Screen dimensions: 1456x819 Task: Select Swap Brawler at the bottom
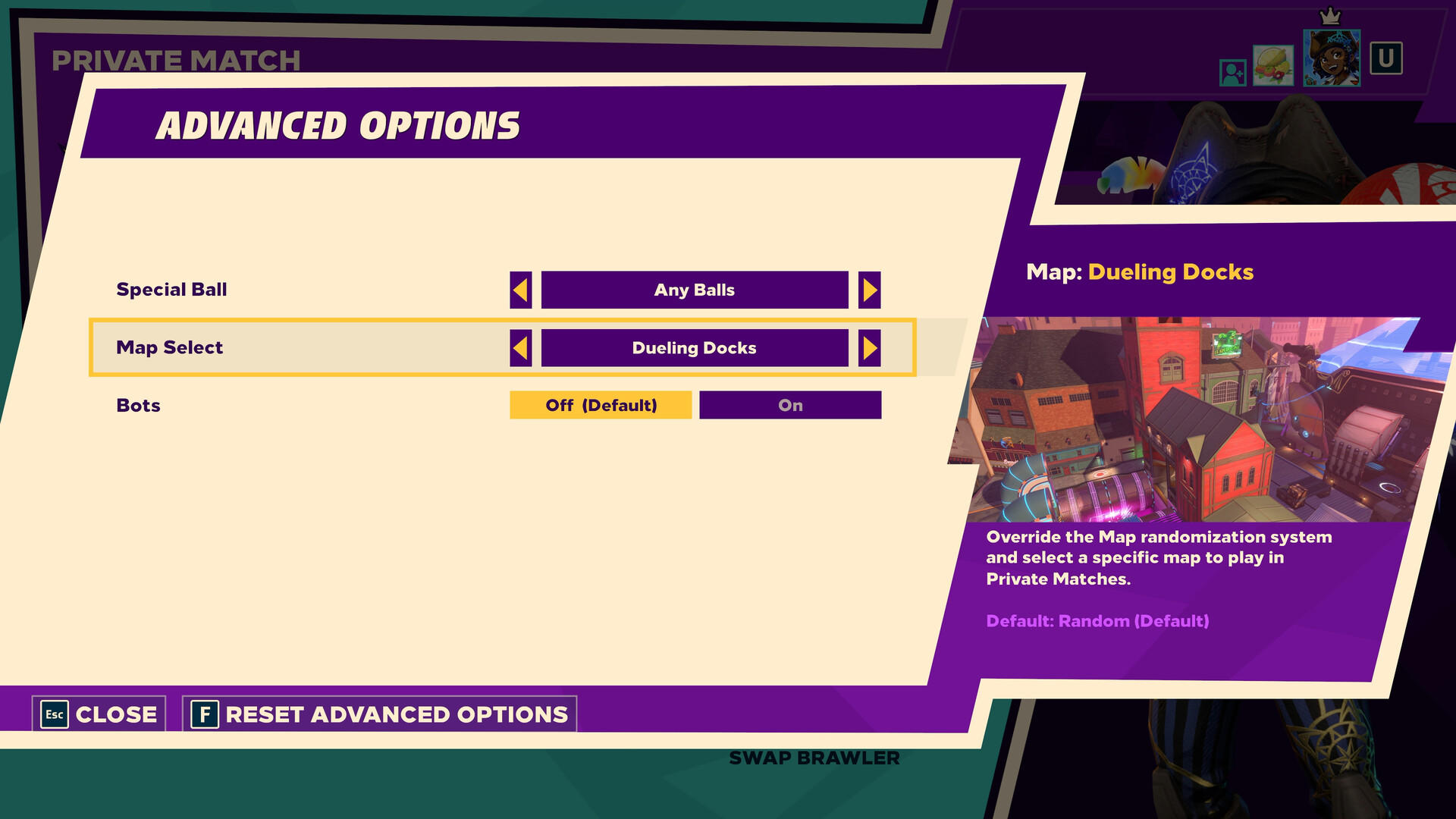coord(814,757)
